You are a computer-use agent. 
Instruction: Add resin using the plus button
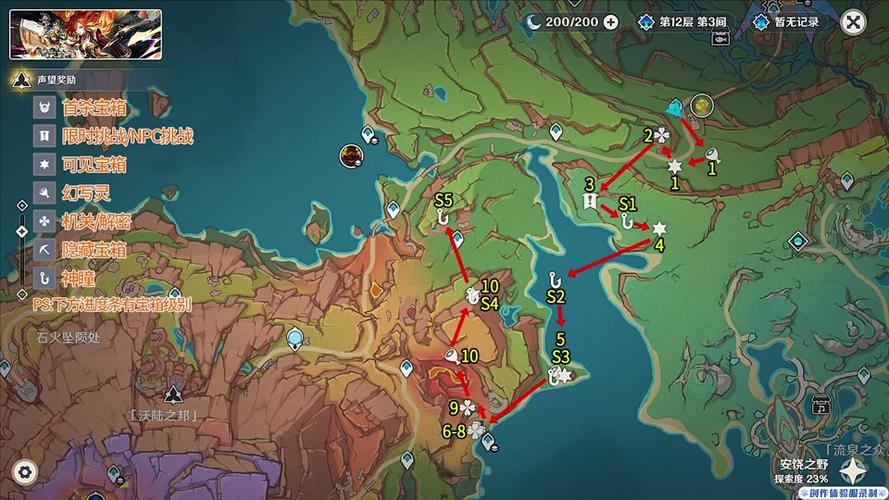point(611,22)
